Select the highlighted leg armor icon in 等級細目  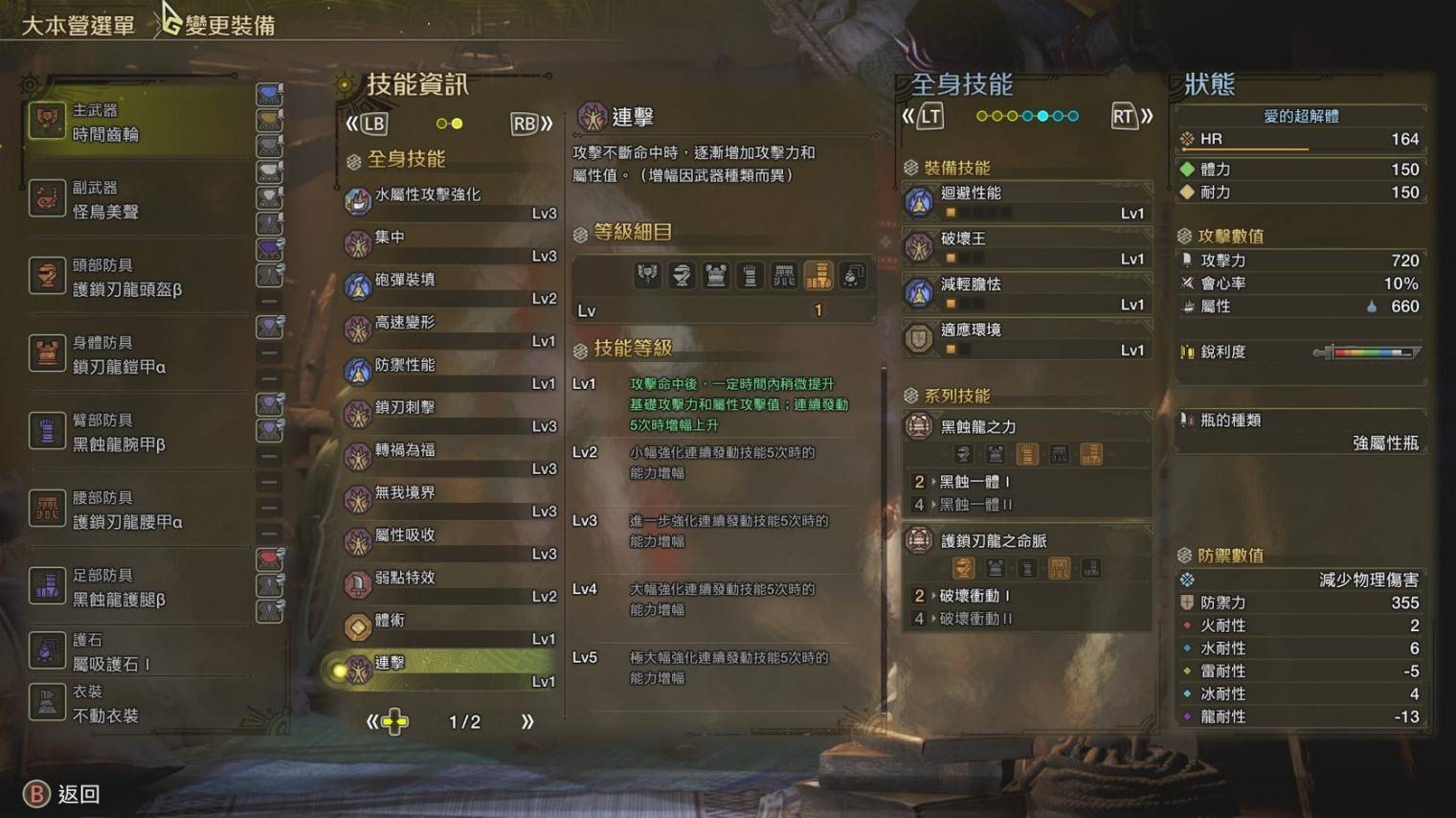tap(819, 275)
